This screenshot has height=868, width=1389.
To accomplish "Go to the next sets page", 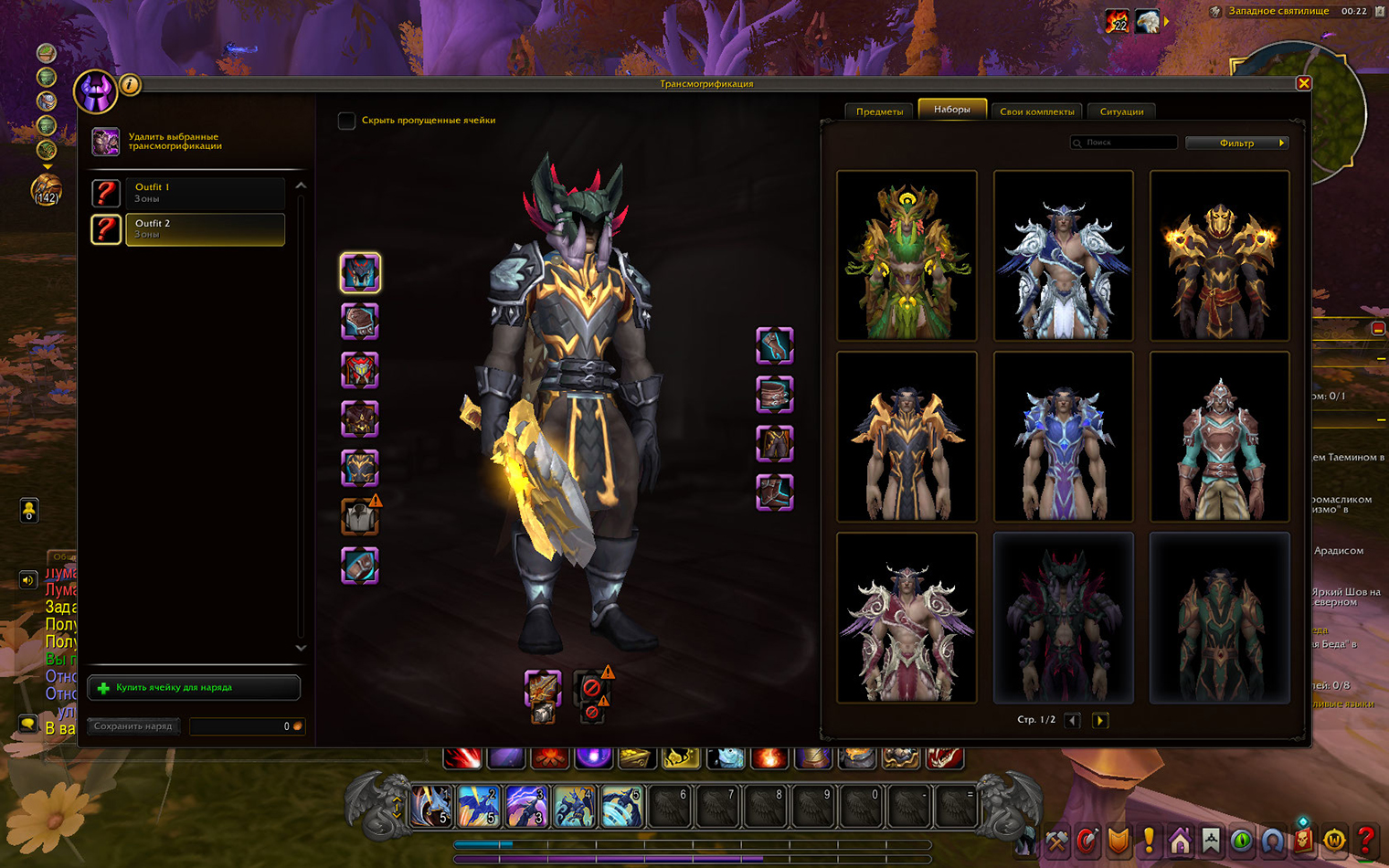I will pyautogui.click(x=1100, y=720).
